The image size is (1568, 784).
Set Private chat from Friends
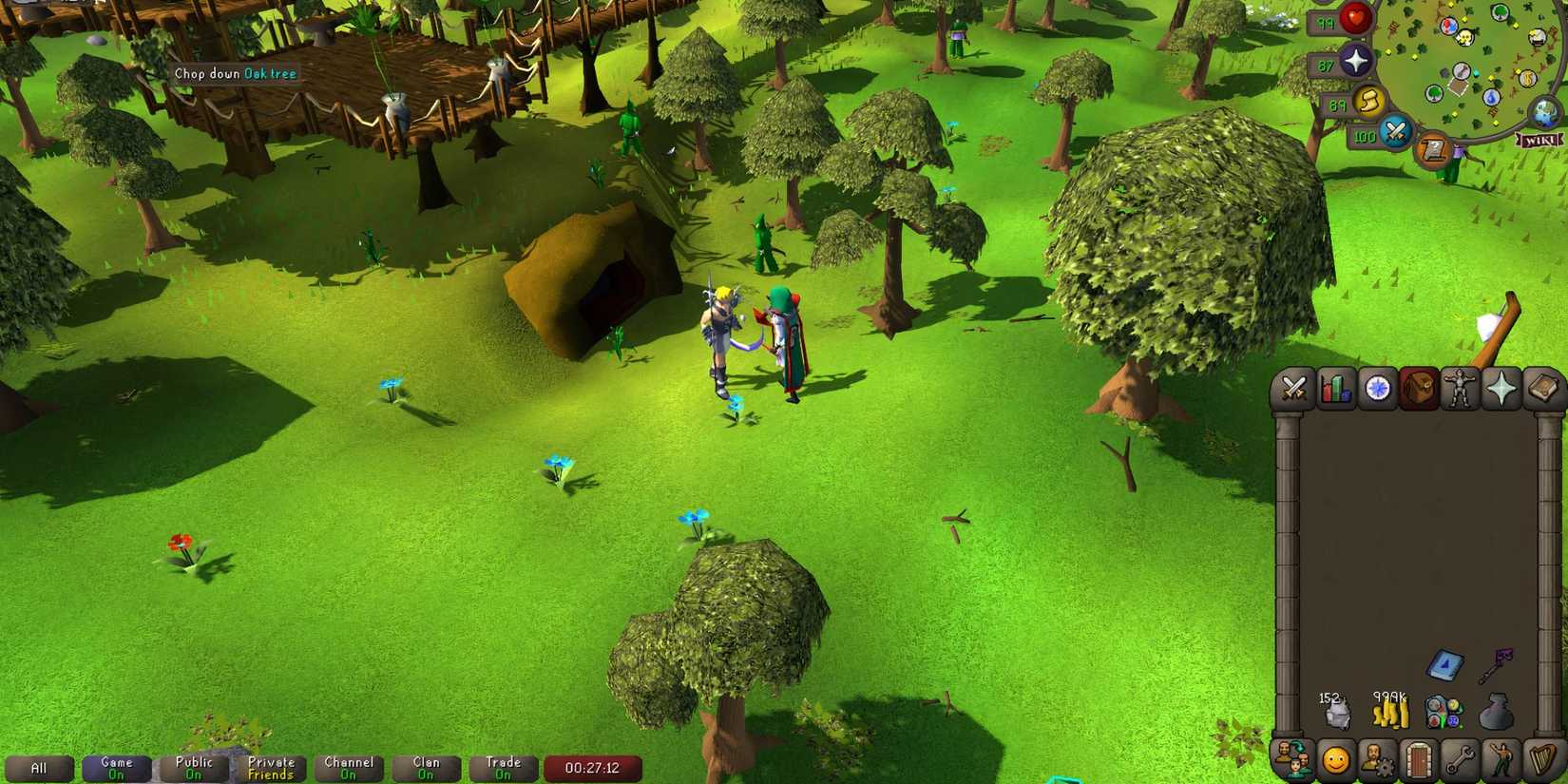click(x=271, y=768)
